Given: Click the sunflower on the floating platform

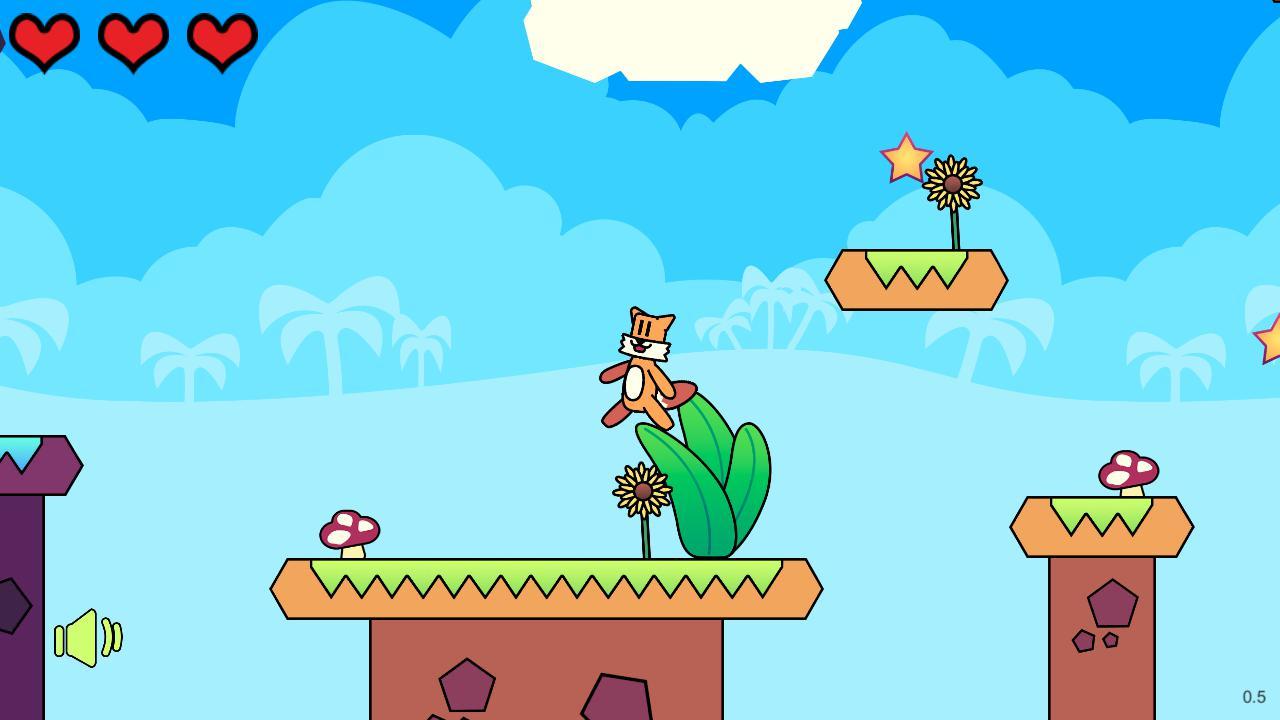Looking at the screenshot, I should (950, 185).
